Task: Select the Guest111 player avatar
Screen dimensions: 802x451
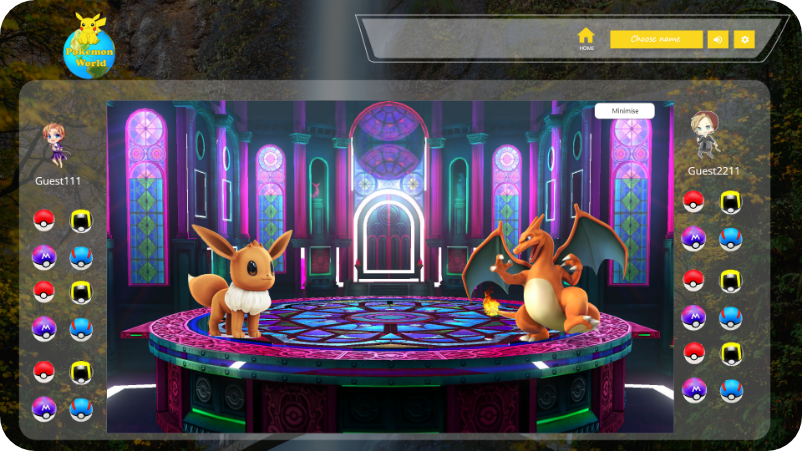Action: coord(54,144)
